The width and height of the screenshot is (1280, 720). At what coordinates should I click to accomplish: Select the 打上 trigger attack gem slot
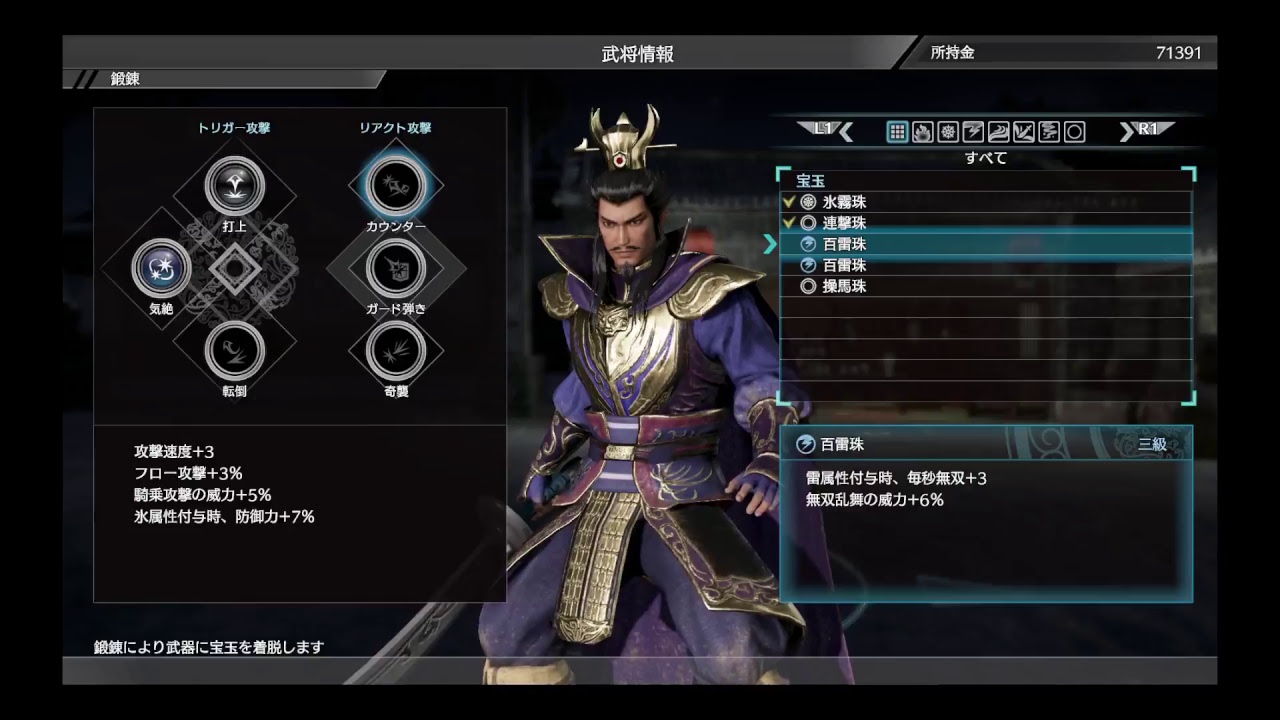[235, 186]
